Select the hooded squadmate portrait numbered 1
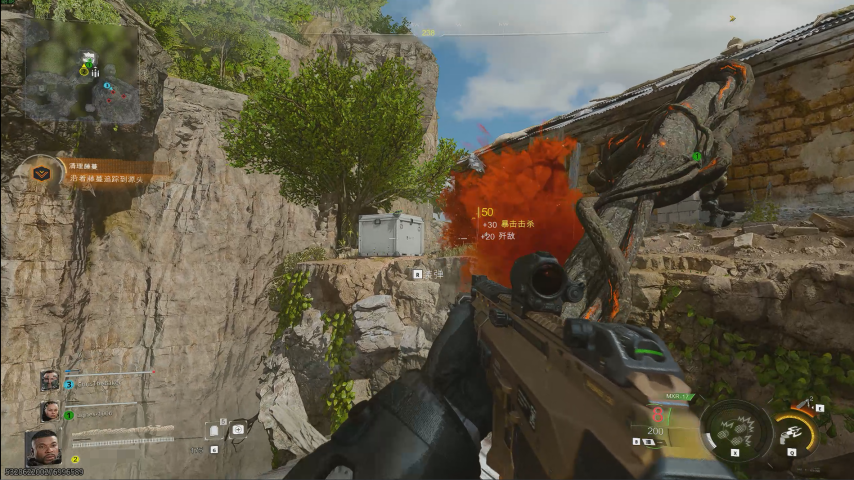The image size is (854, 480). [x=49, y=410]
